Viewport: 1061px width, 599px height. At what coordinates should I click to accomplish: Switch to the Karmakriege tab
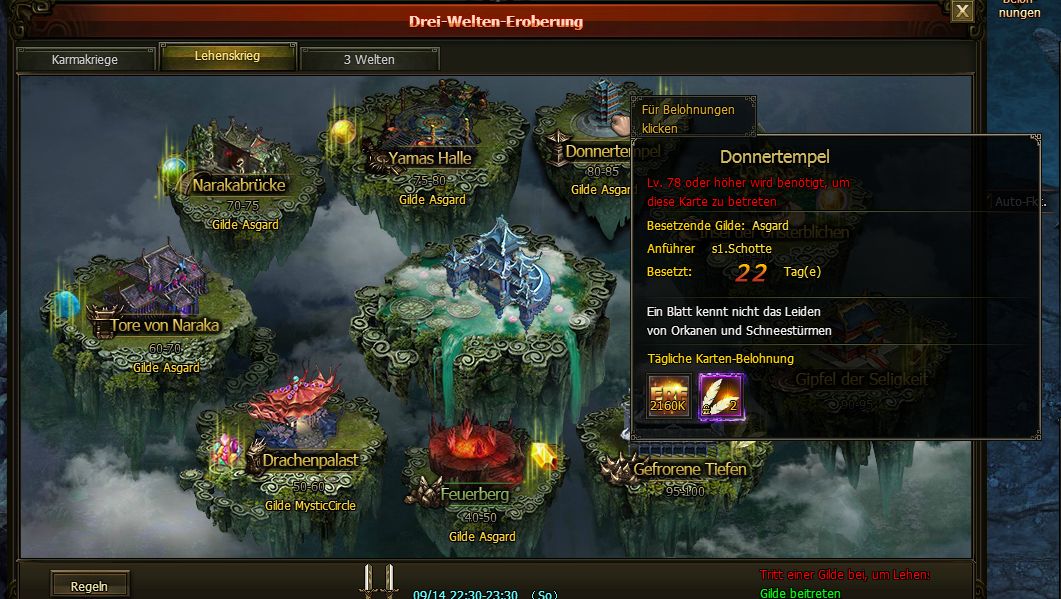click(x=85, y=59)
